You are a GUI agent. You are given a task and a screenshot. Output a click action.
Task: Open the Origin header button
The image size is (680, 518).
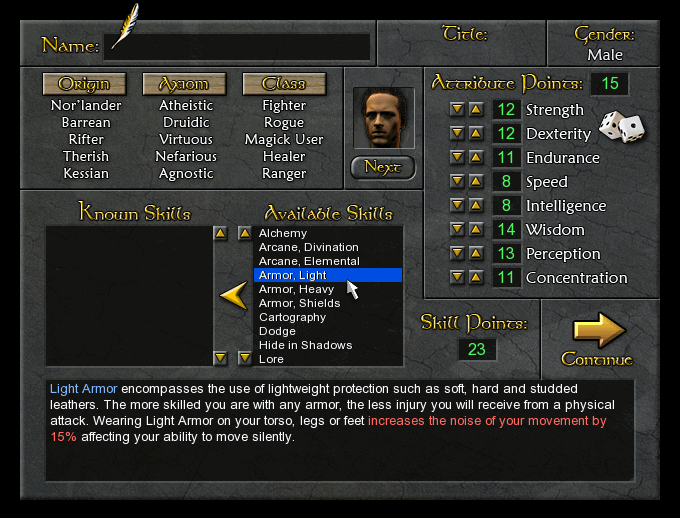pyautogui.click(x=84, y=84)
